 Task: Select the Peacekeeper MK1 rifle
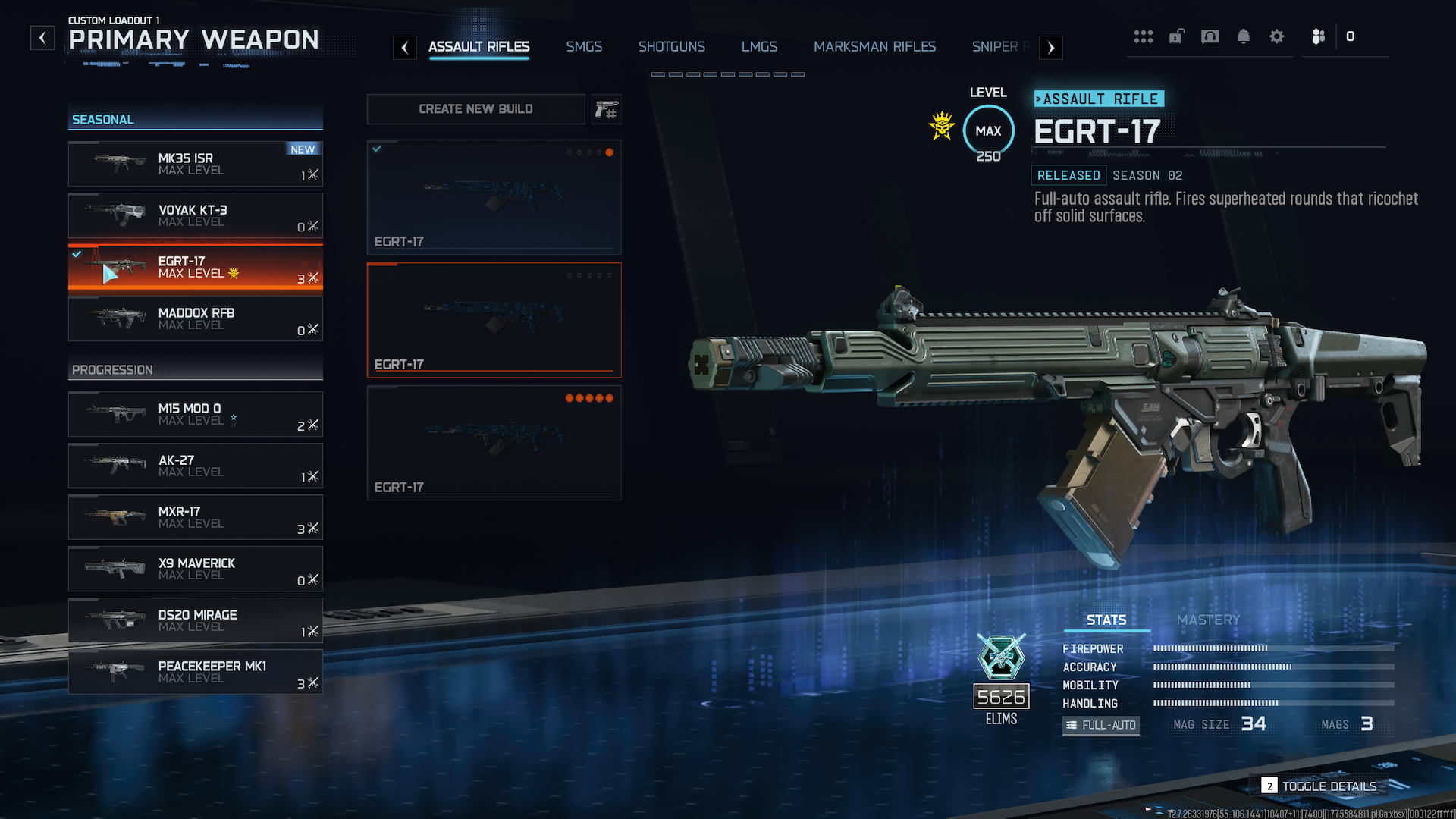pyautogui.click(x=196, y=672)
